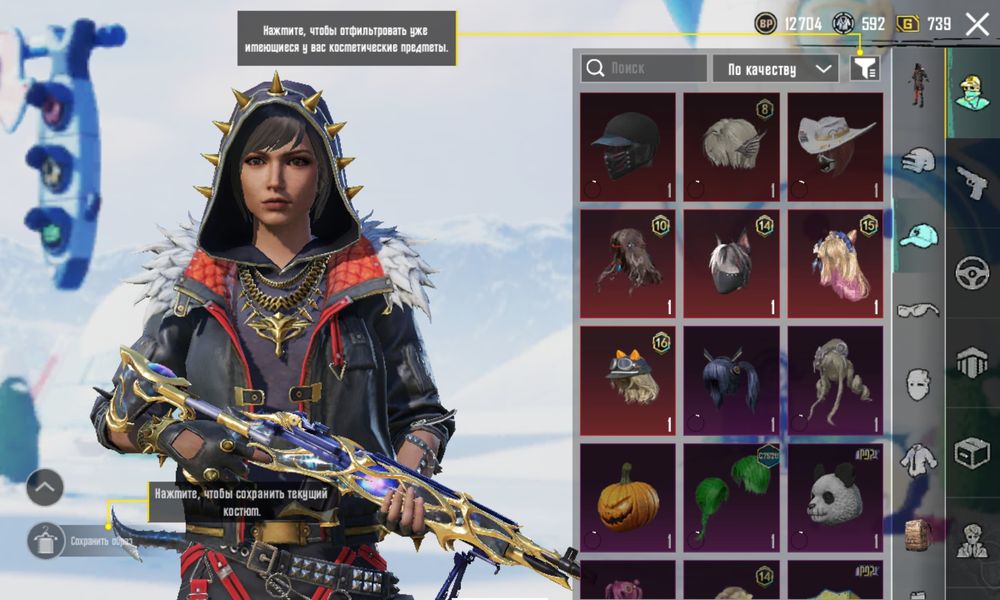Open the steering wheel vehicle category
Viewport: 1000px width, 600px height.
click(971, 272)
